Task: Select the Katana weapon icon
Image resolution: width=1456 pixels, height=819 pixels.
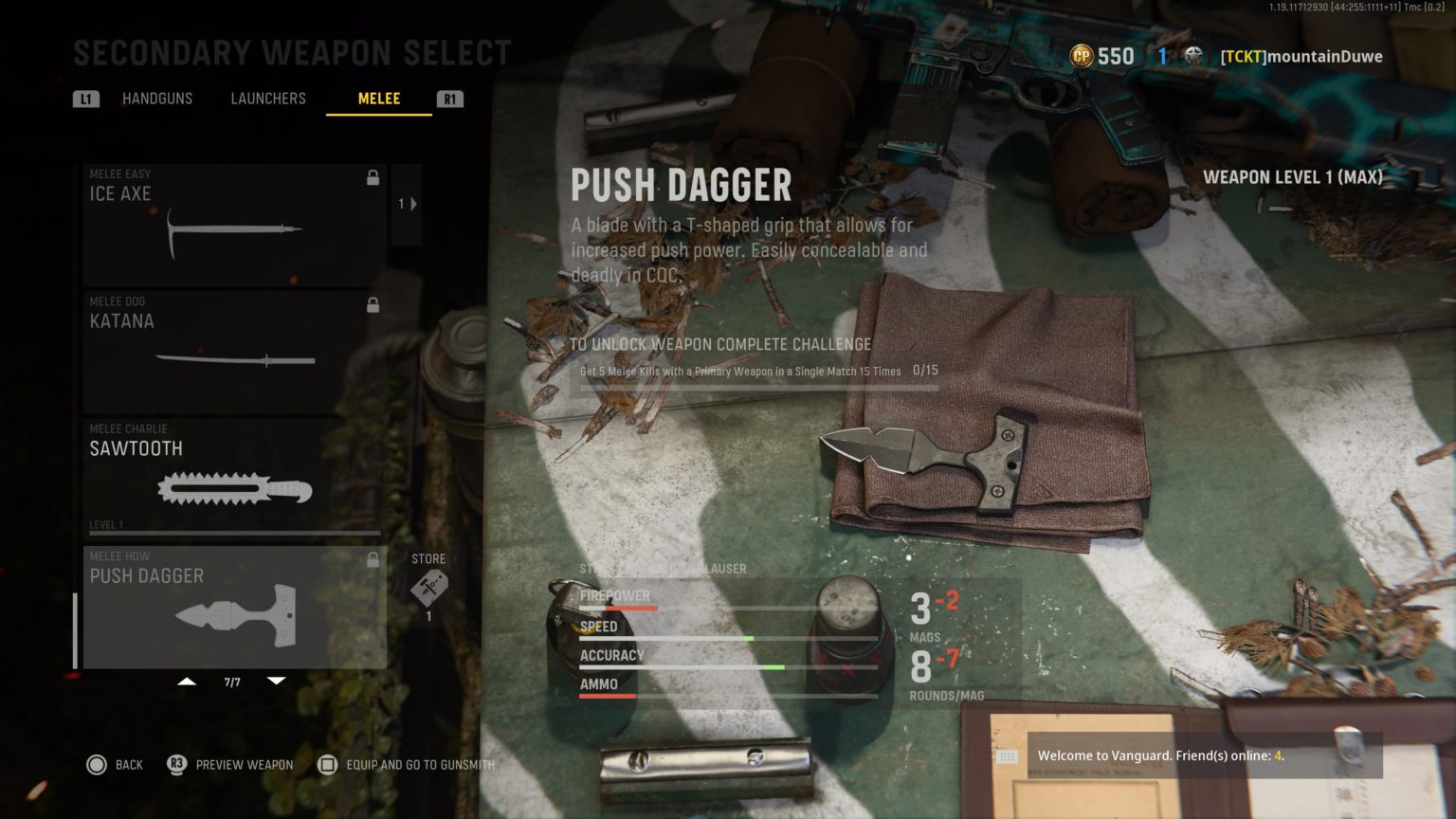Action: (x=234, y=359)
